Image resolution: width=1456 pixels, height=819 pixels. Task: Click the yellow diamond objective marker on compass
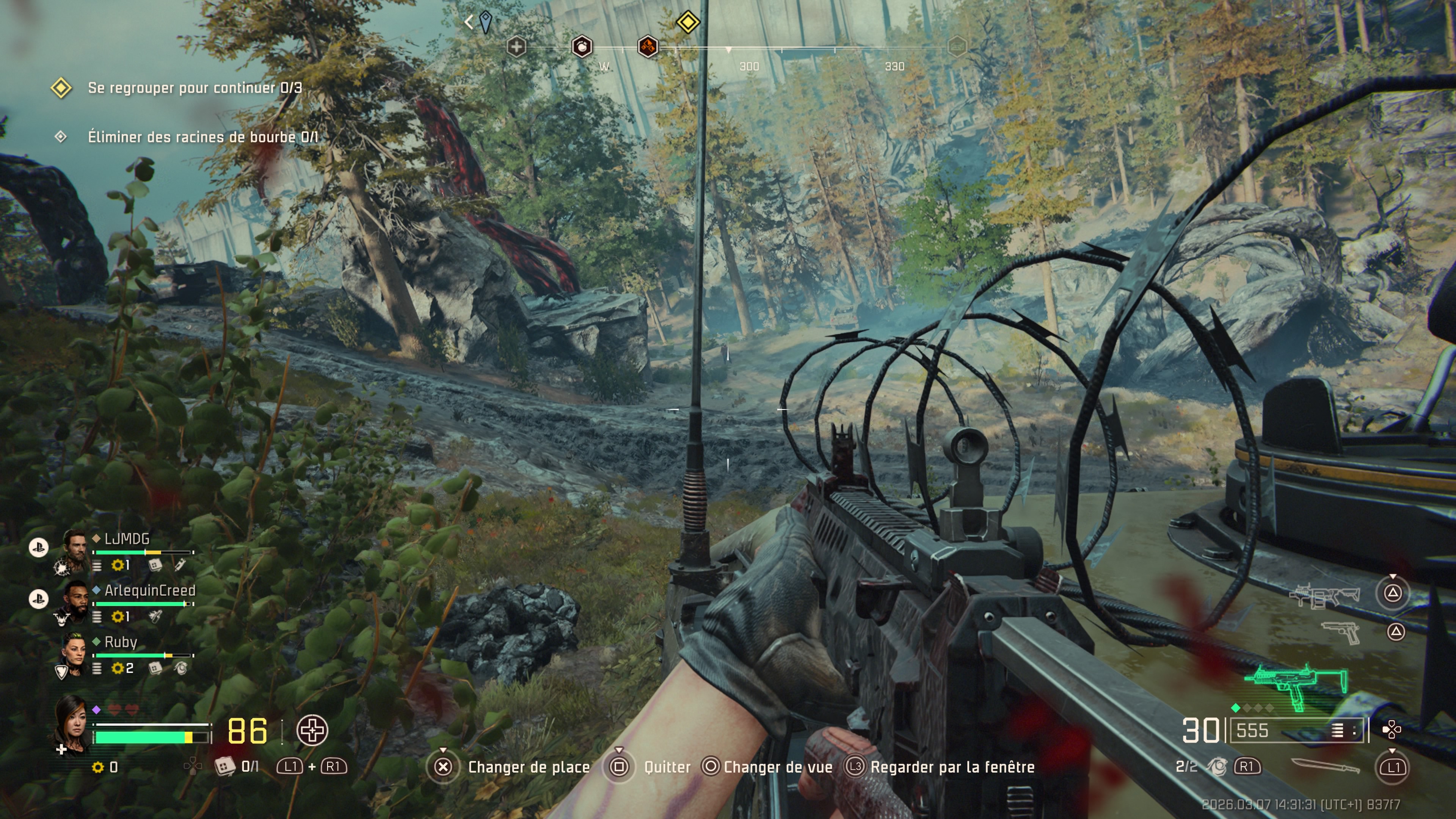coord(687,23)
